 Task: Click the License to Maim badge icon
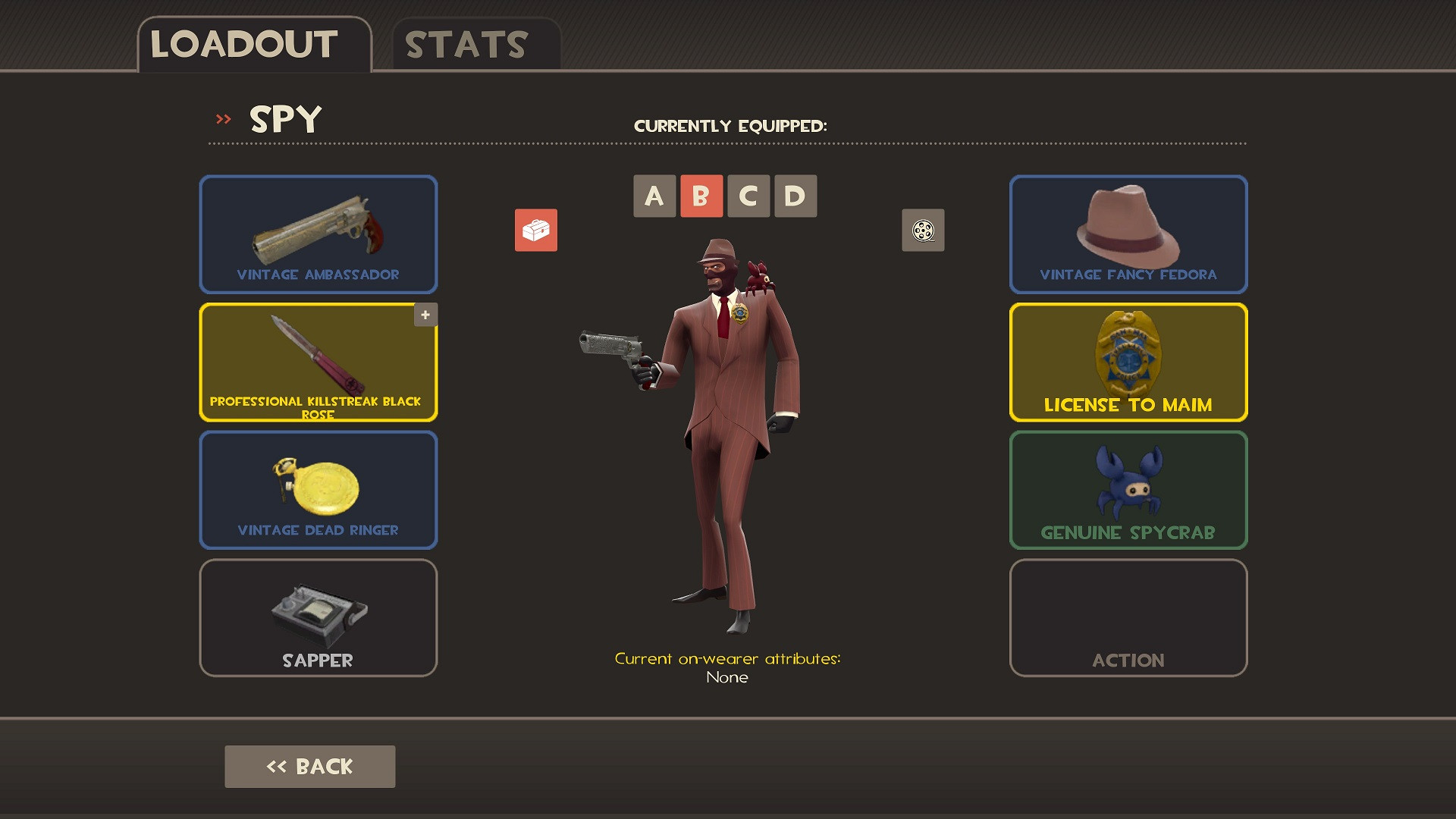point(1128,356)
